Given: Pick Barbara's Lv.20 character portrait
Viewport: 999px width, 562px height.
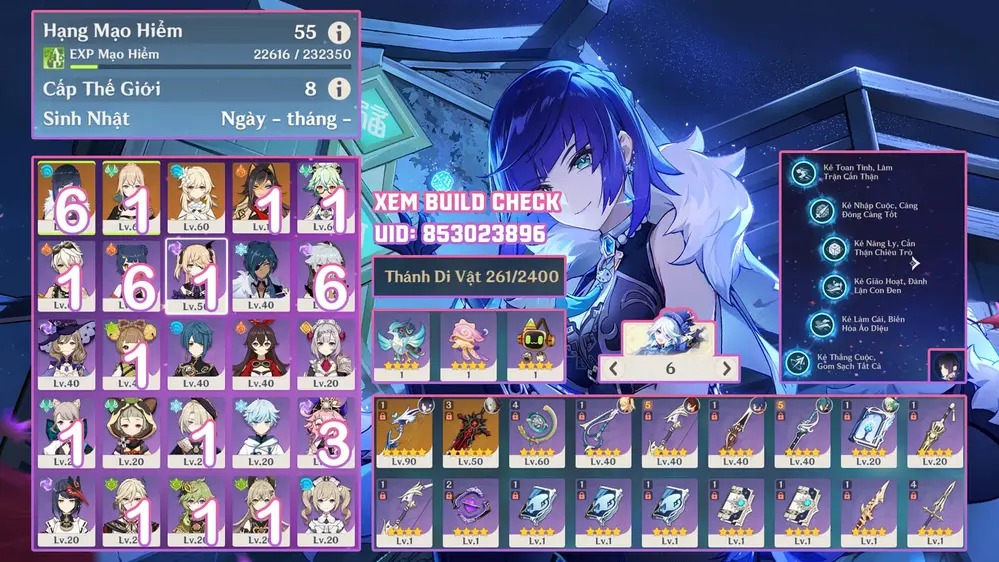Looking at the screenshot, I should click(325, 510).
